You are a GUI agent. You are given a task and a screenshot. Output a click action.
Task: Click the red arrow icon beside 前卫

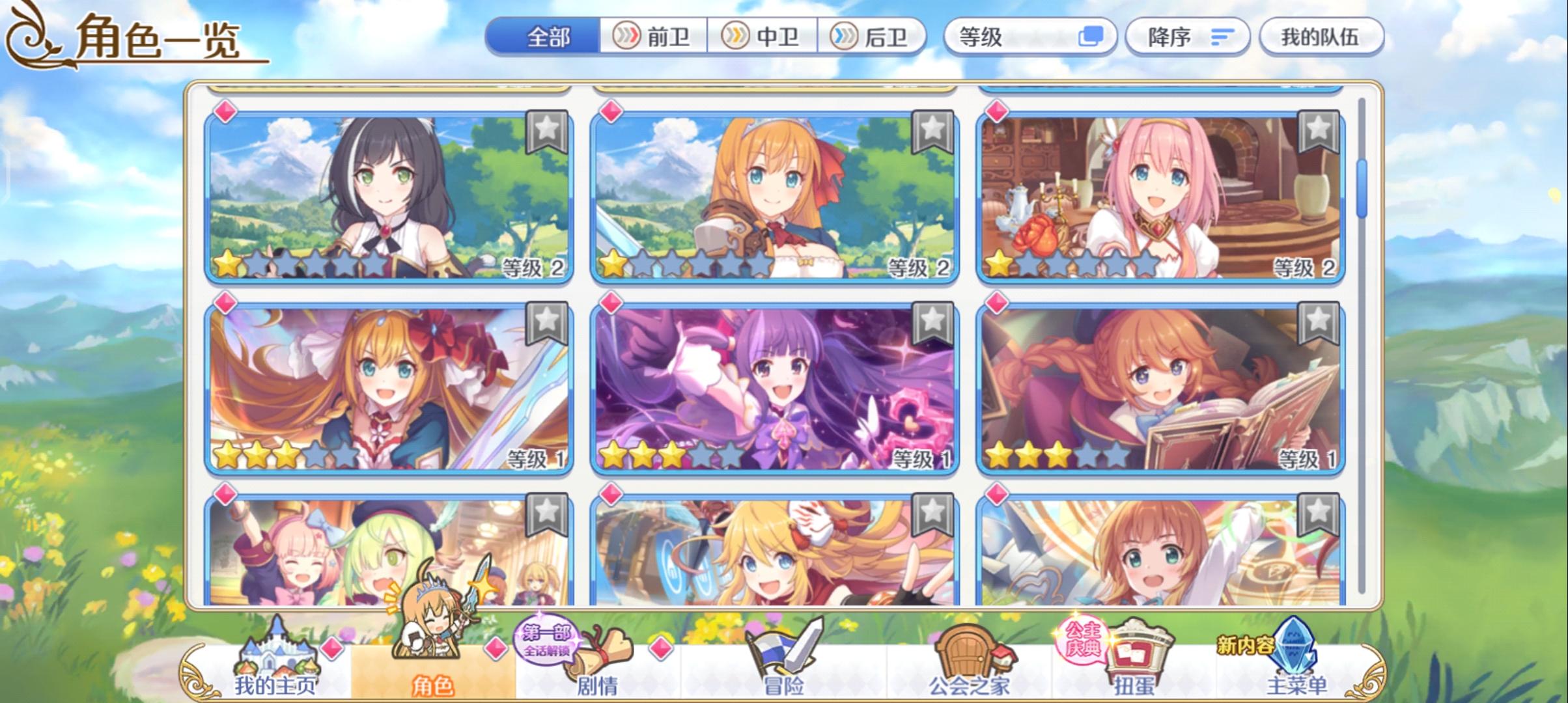click(627, 37)
